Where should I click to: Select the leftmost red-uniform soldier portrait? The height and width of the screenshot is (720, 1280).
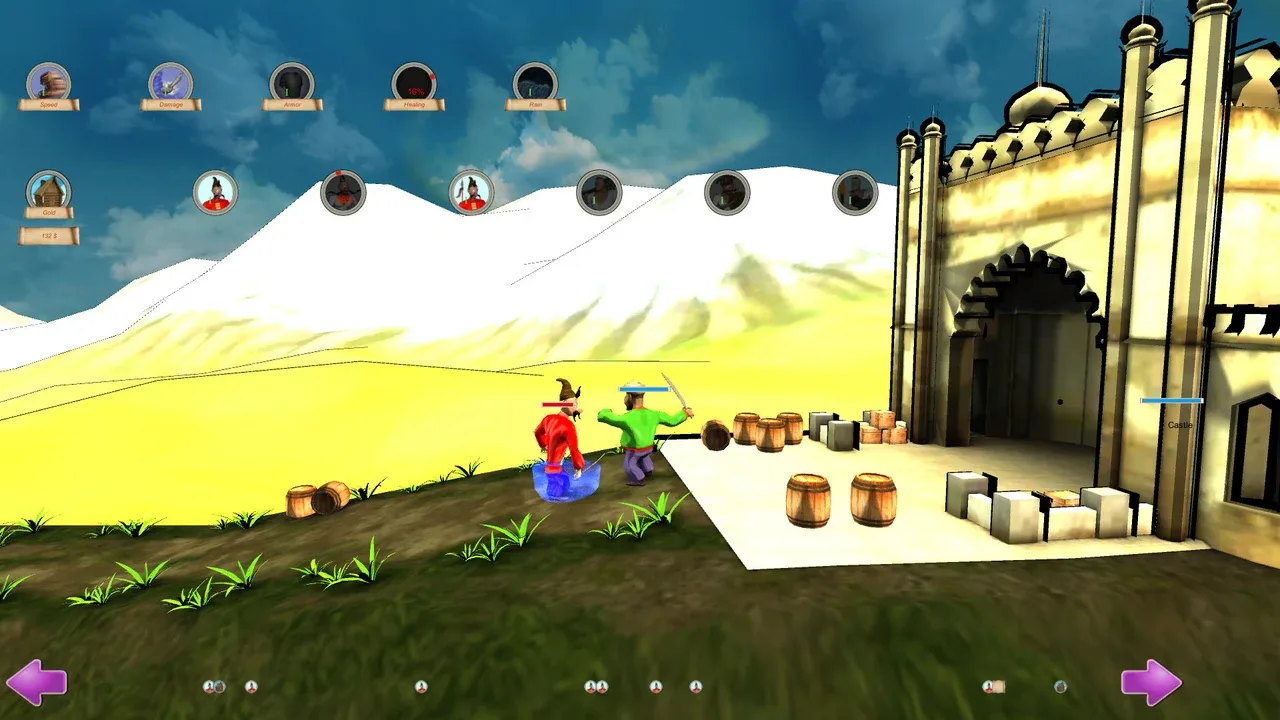(216, 192)
